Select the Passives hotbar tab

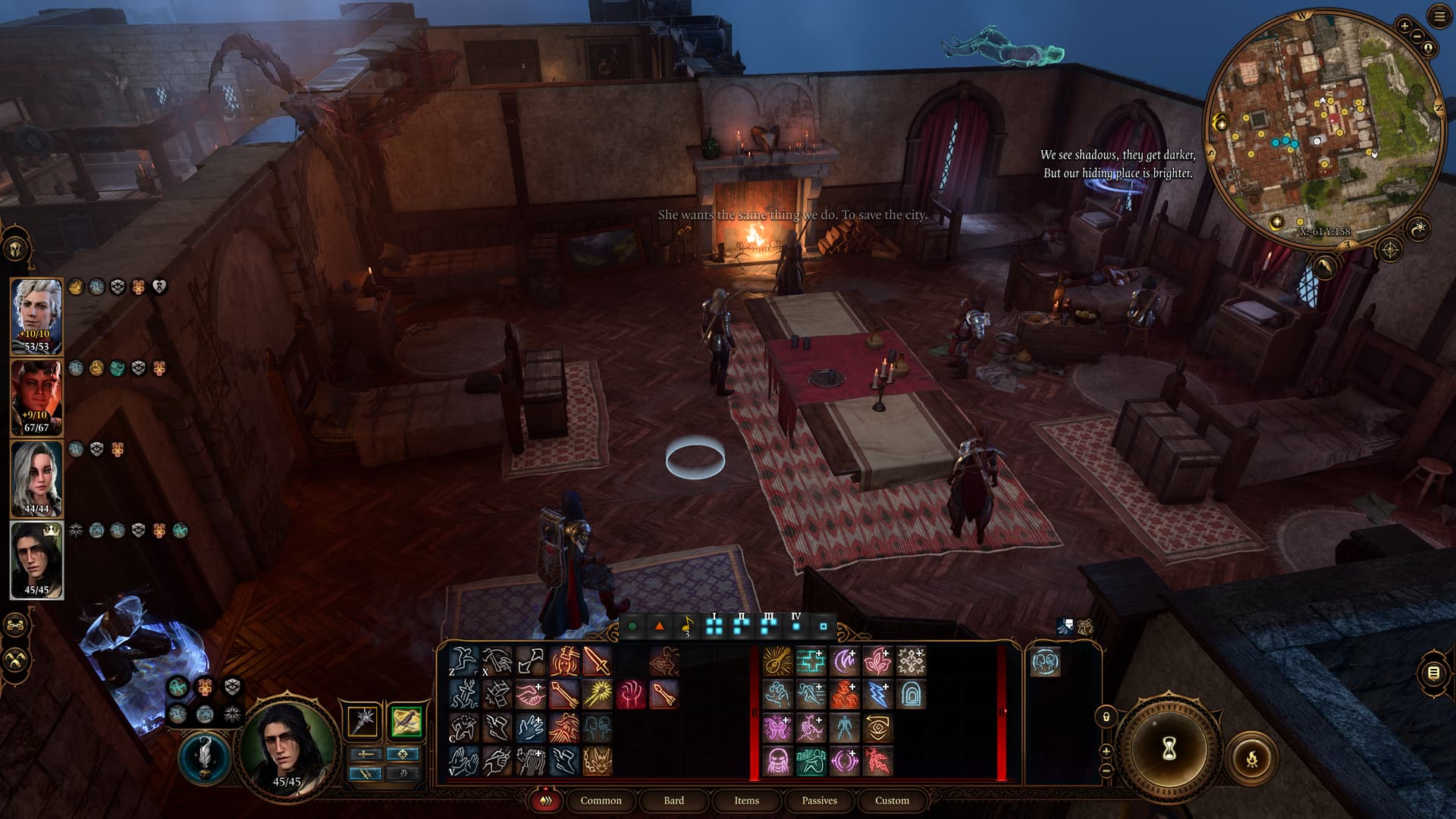[819, 800]
